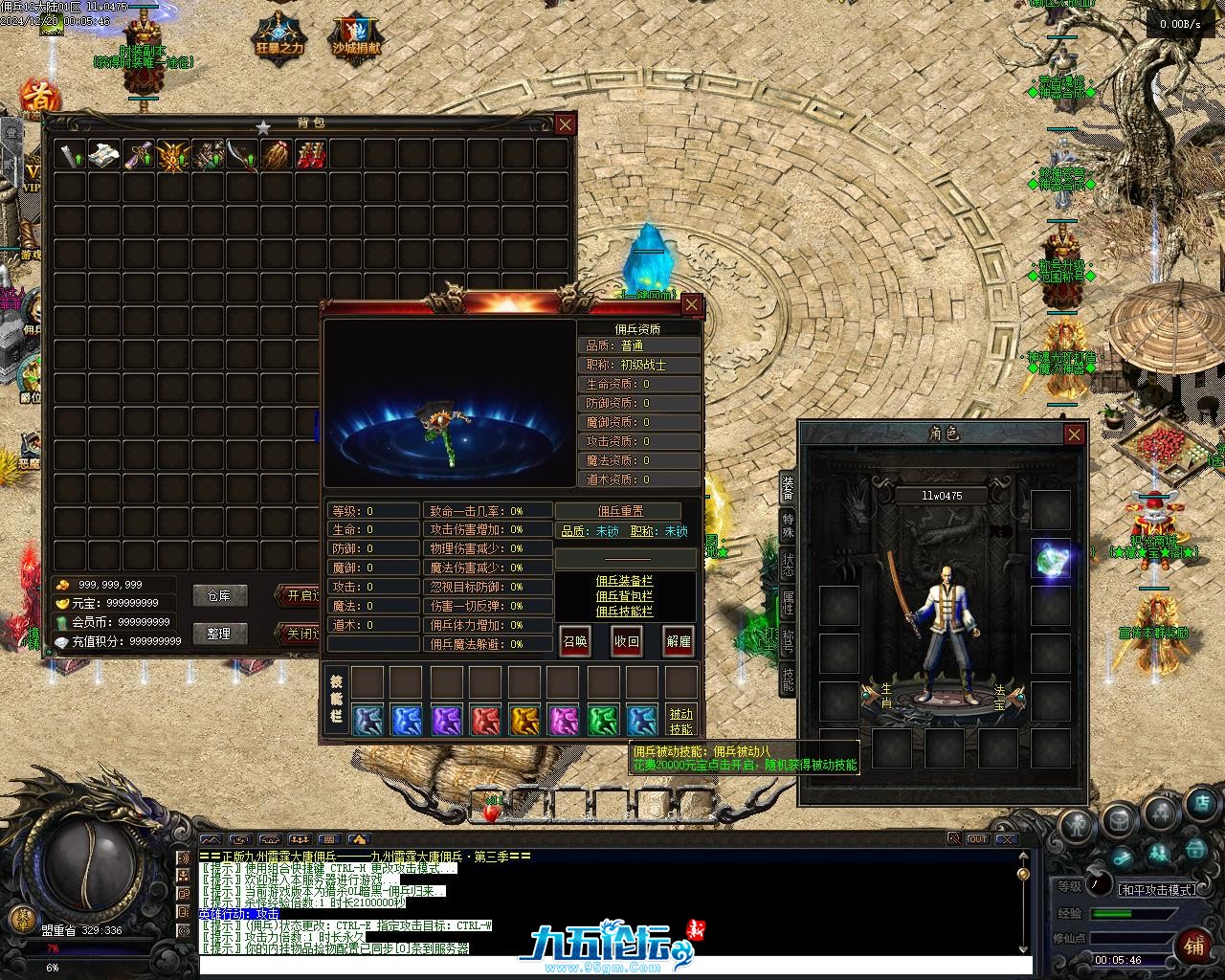Click the 被动技能 passive skill button
This screenshot has height=980, width=1225.
680,721
